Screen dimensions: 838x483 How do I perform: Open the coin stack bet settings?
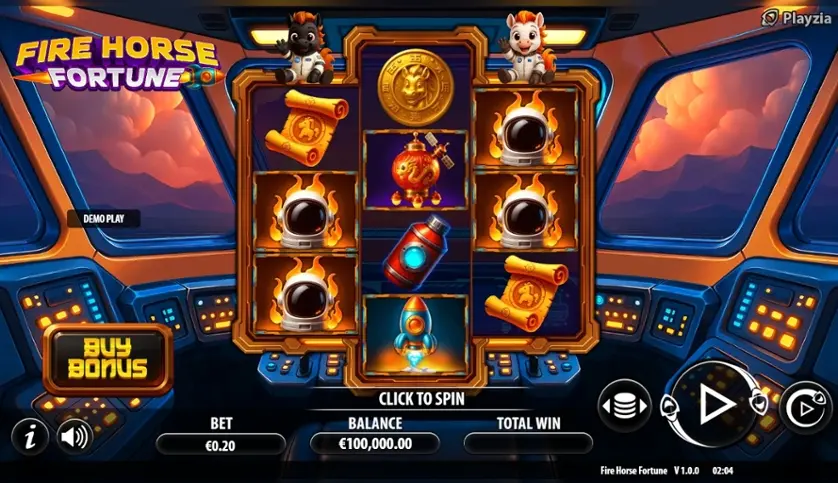[x=623, y=406]
